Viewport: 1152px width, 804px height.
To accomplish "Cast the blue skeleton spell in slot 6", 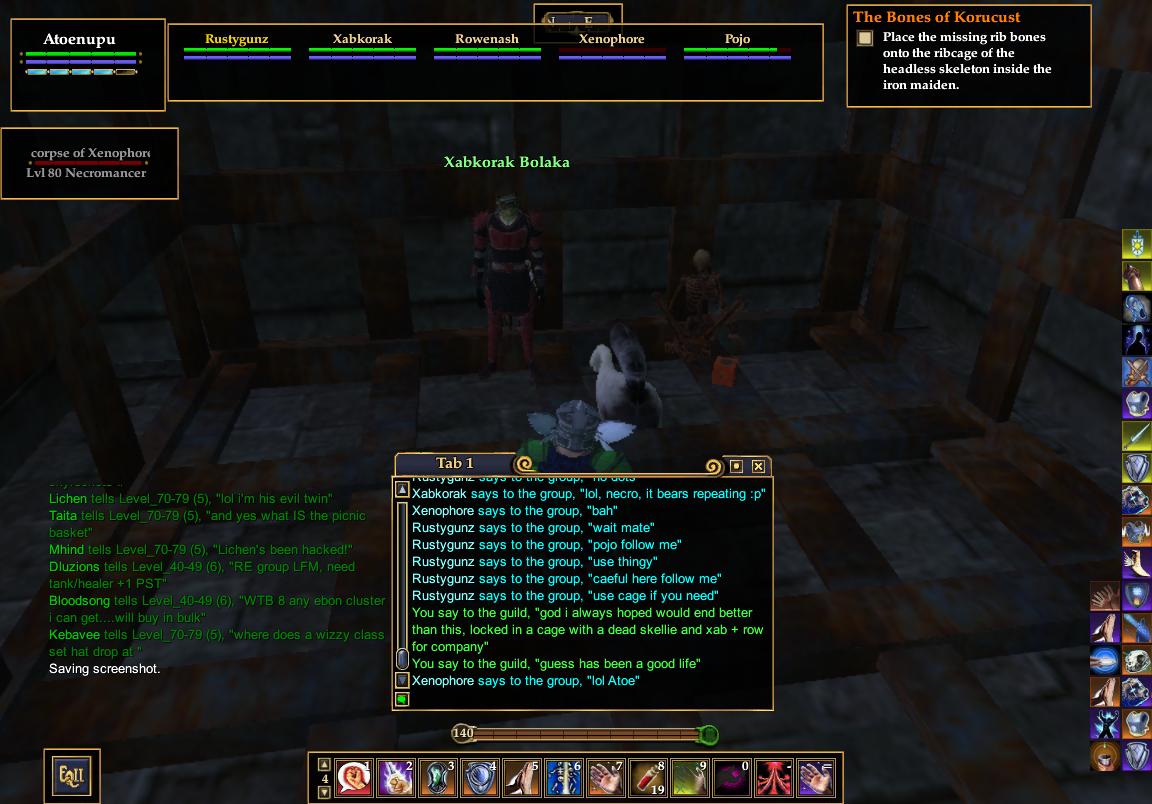I will click(564, 777).
